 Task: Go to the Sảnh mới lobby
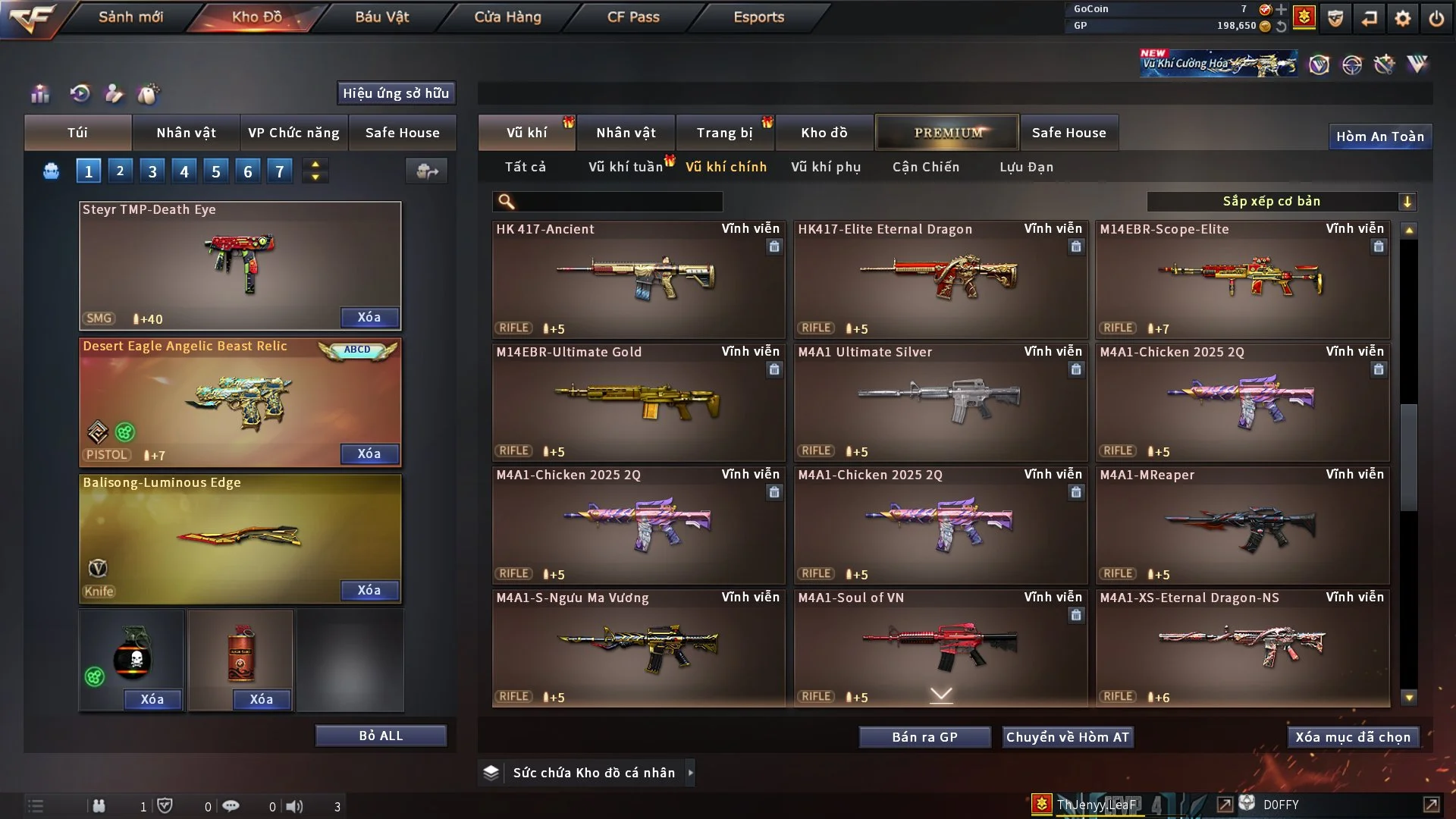click(x=130, y=17)
